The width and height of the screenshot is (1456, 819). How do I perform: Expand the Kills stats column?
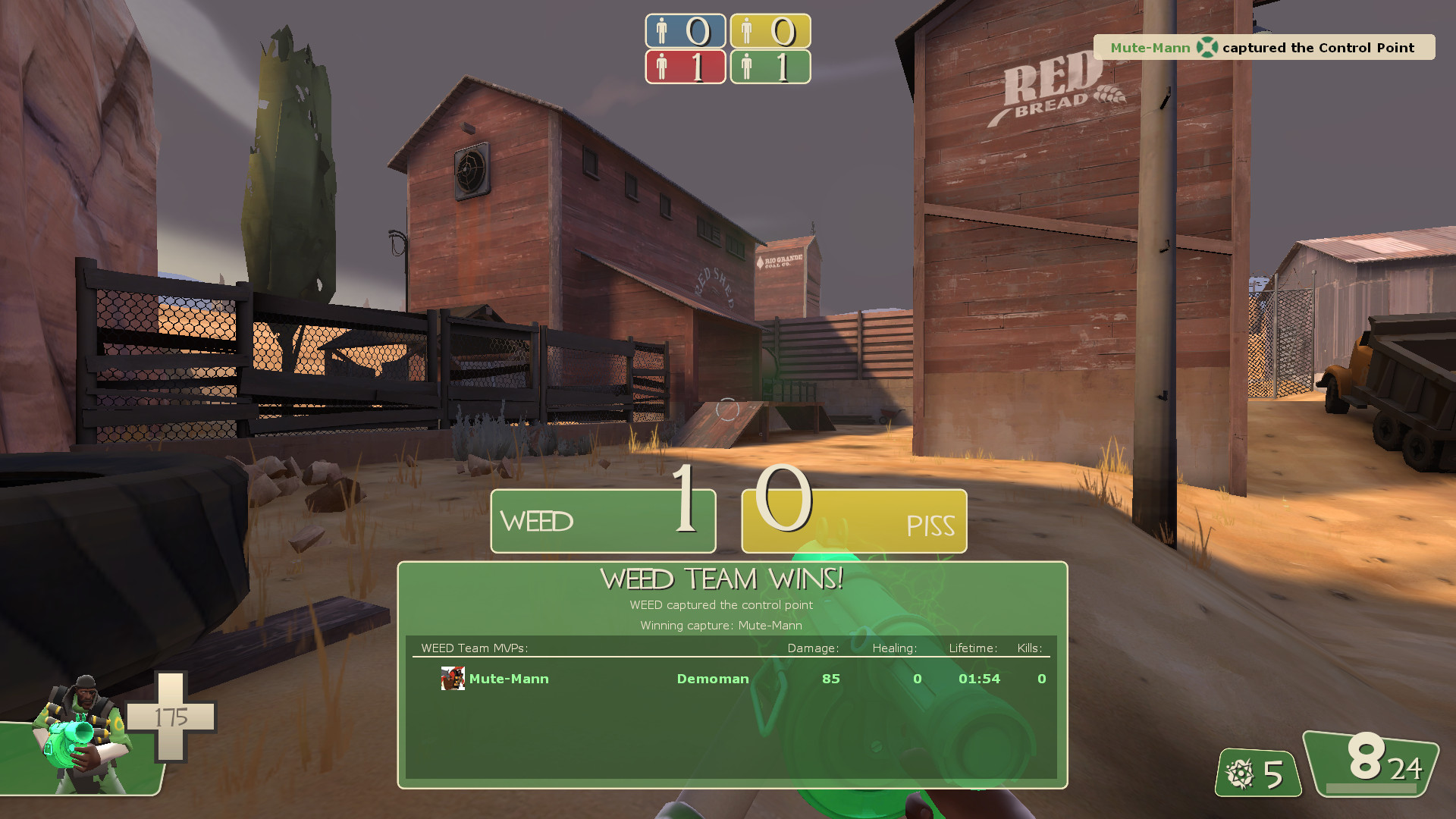click(1029, 648)
